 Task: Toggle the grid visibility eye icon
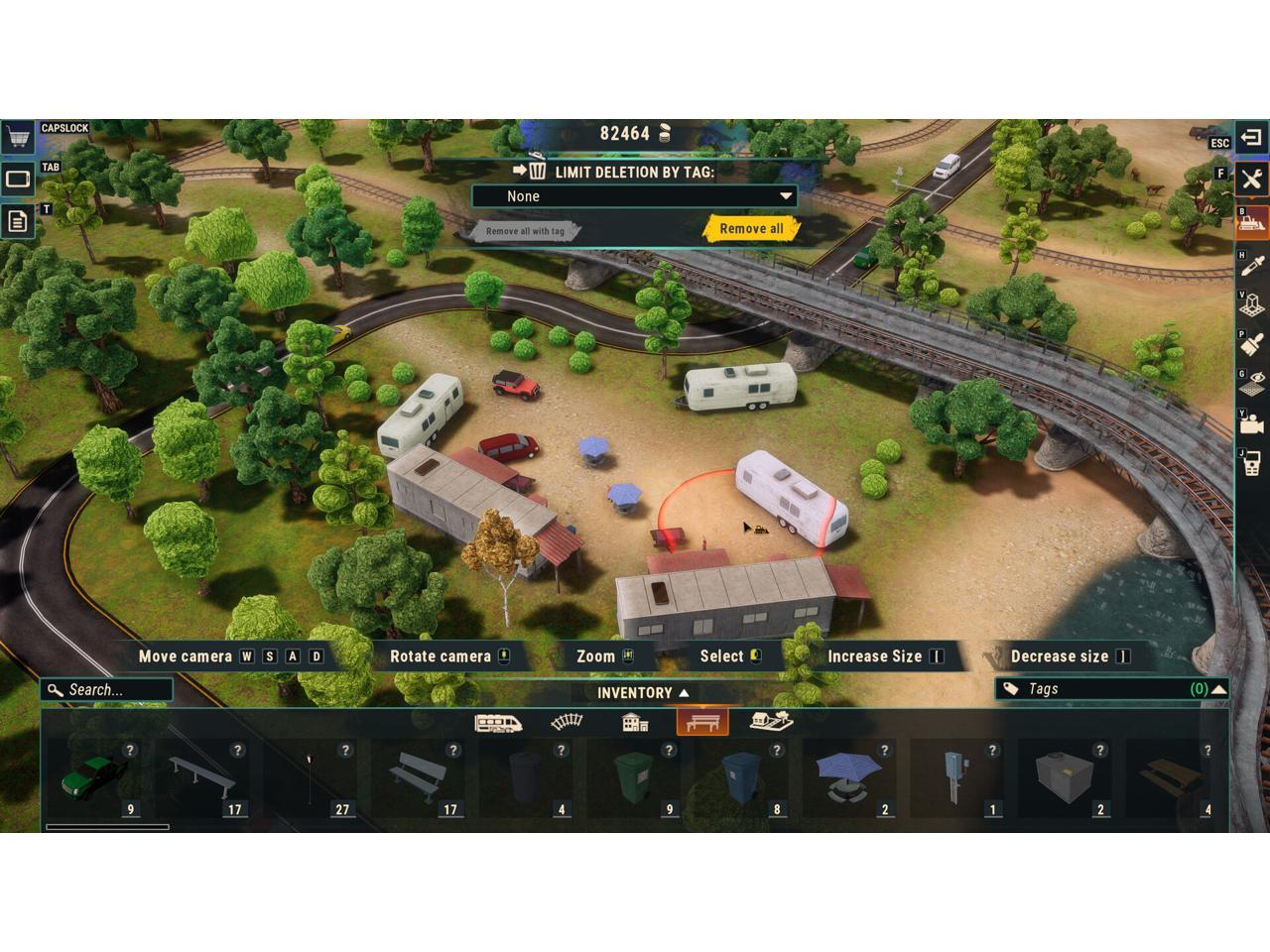1251,385
